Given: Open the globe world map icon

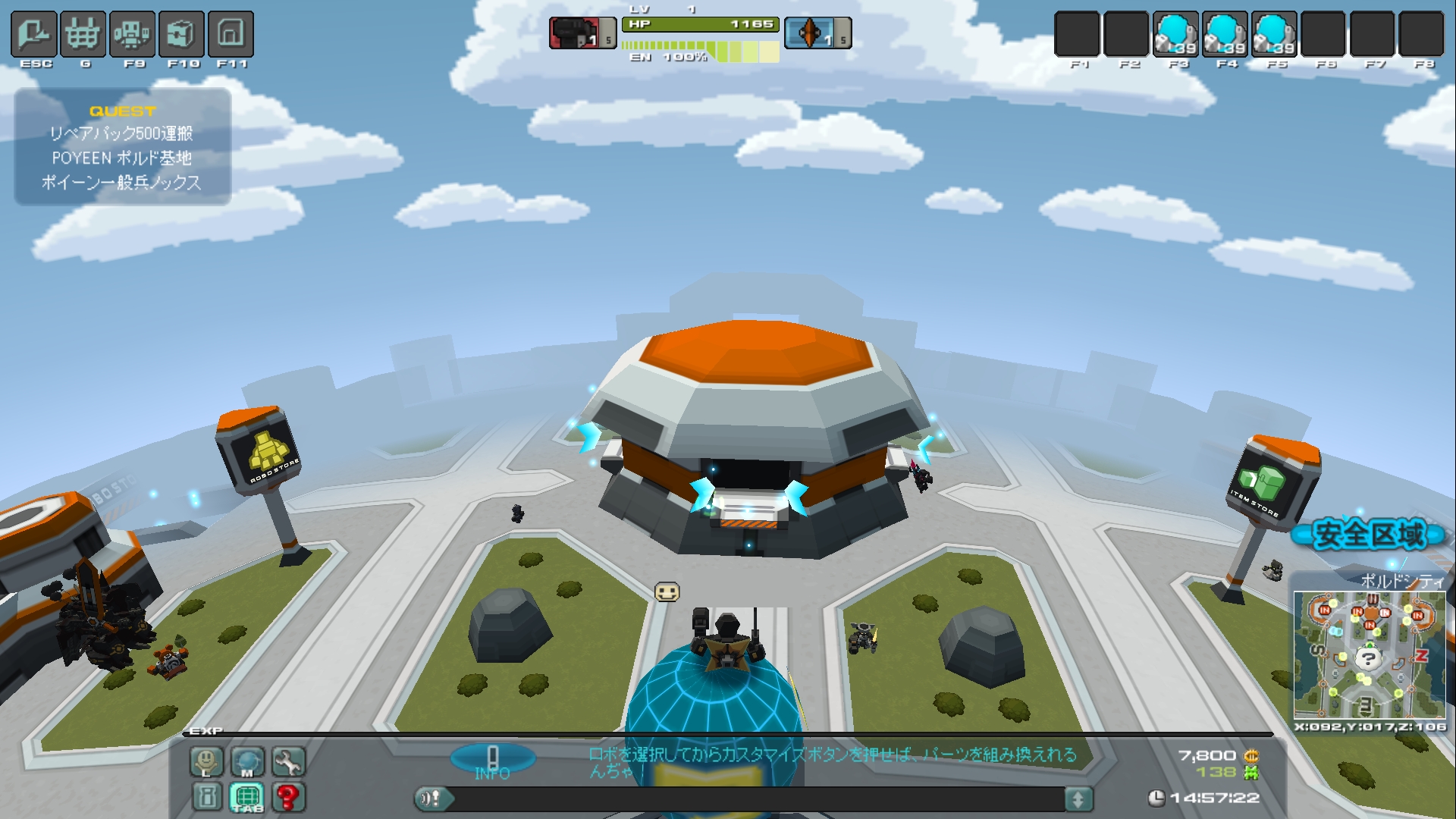Looking at the screenshot, I should coord(247,761).
